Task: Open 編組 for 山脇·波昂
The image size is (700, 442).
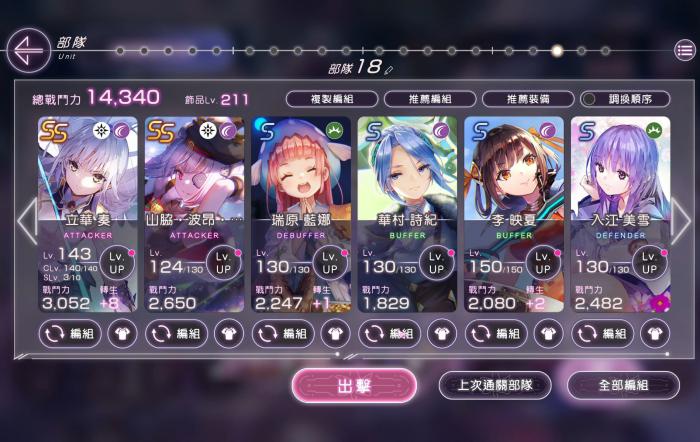Action: pyautogui.click(x=178, y=333)
